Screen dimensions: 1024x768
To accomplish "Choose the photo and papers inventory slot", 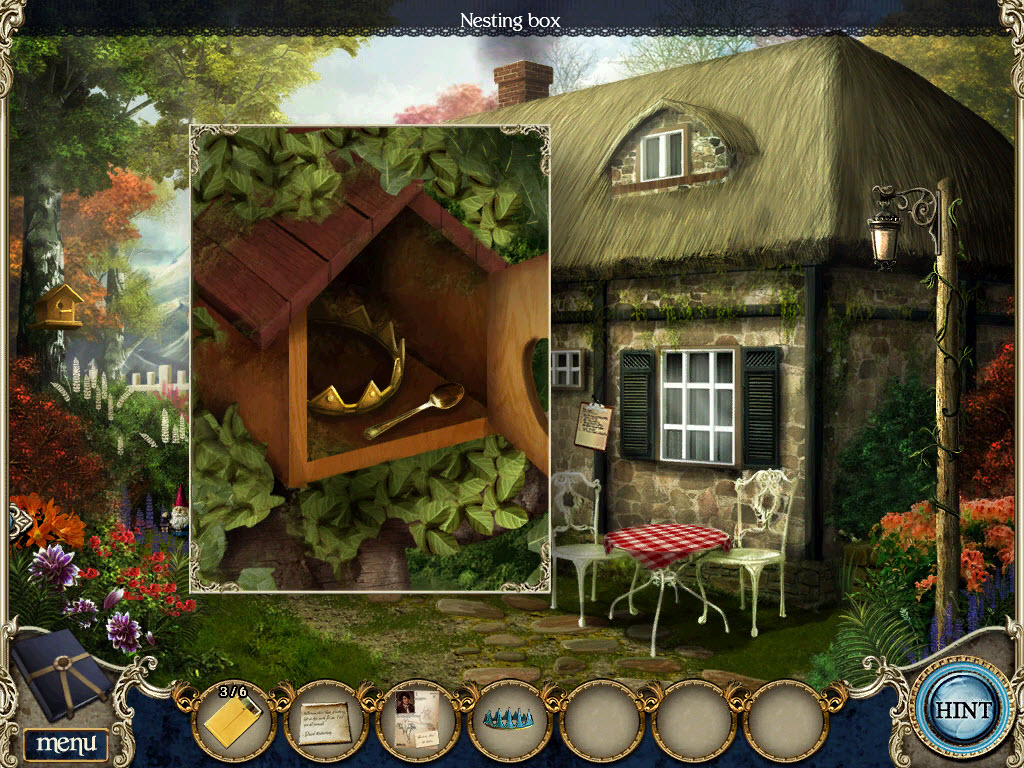I will 419,719.
